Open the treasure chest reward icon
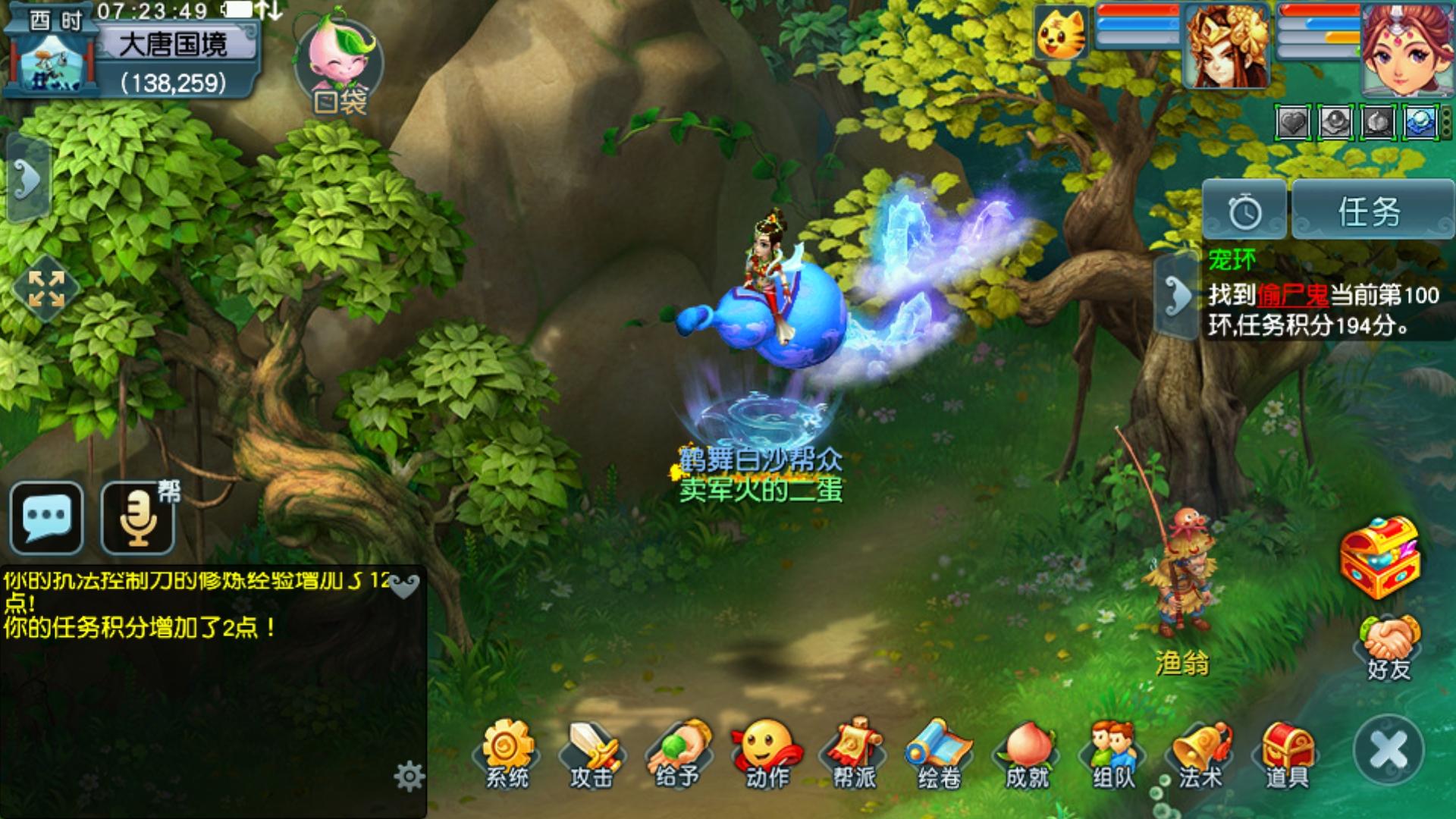The width and height of the screenshot is (1456, 819). coord(1379,557)
